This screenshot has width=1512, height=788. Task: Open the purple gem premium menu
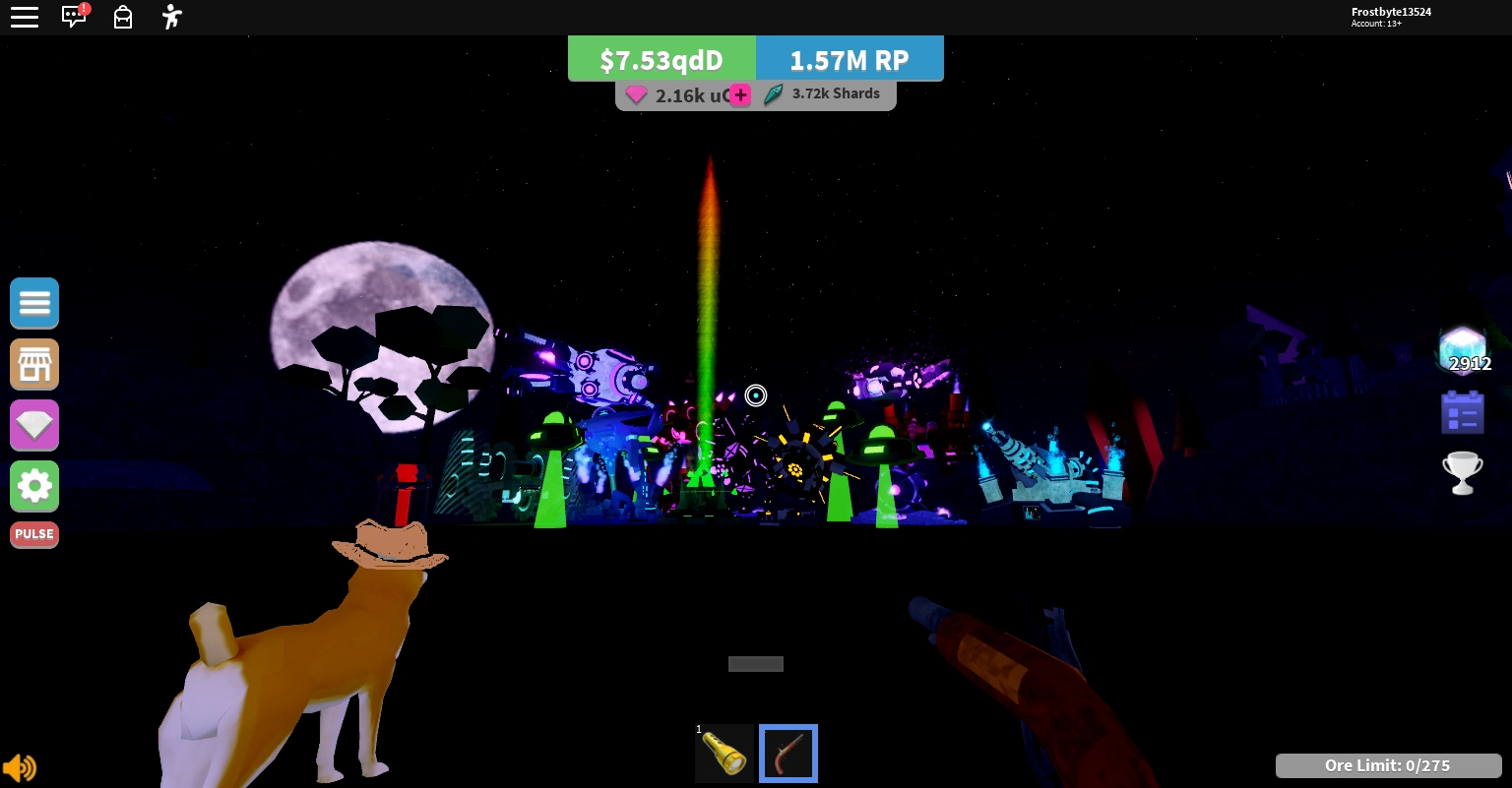click(34, 425)
